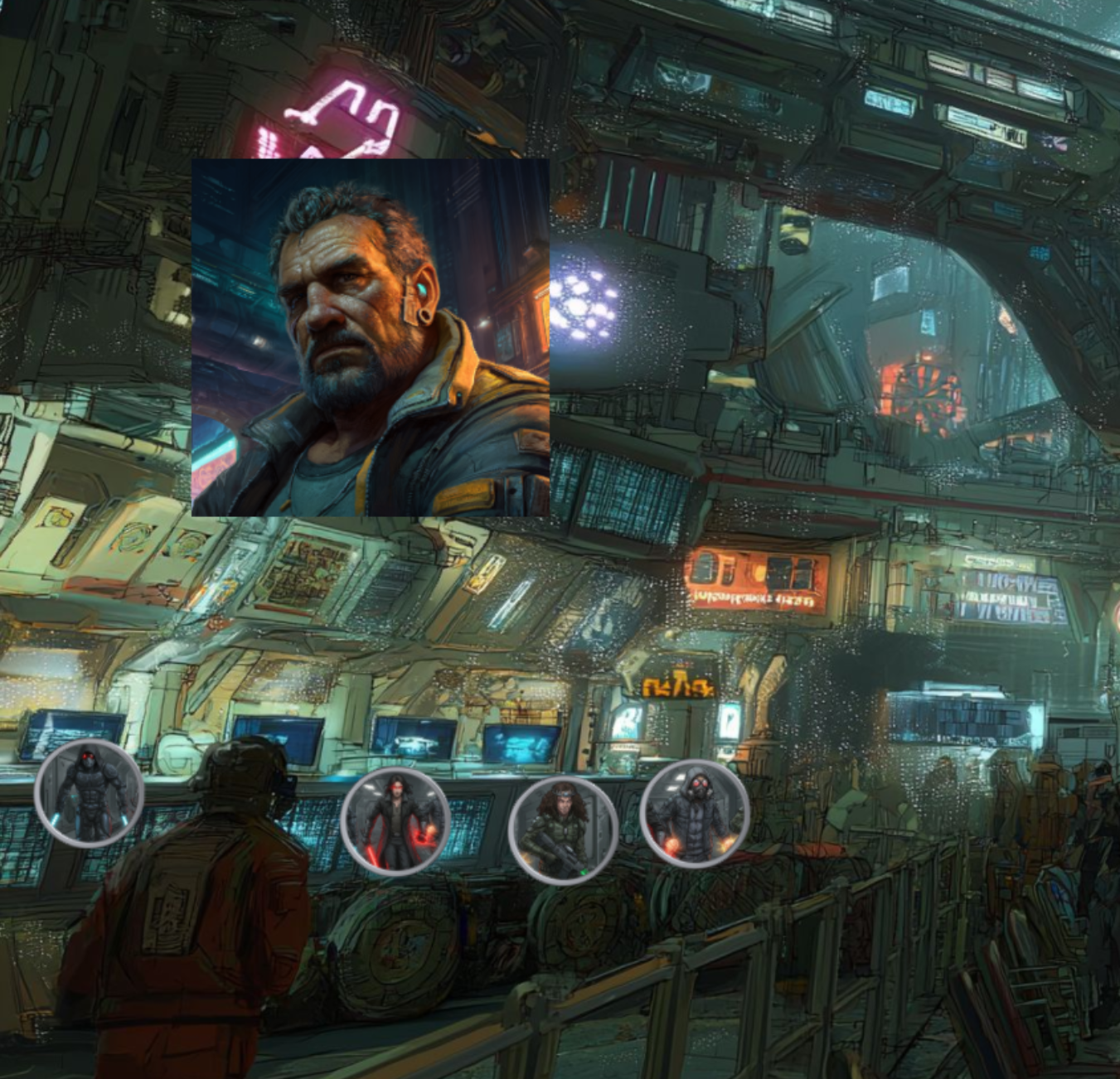The image size is (1120, 1079).
Task: Pick the long-haired red-coat swordsman token
Action: click(x=395, y=821)
